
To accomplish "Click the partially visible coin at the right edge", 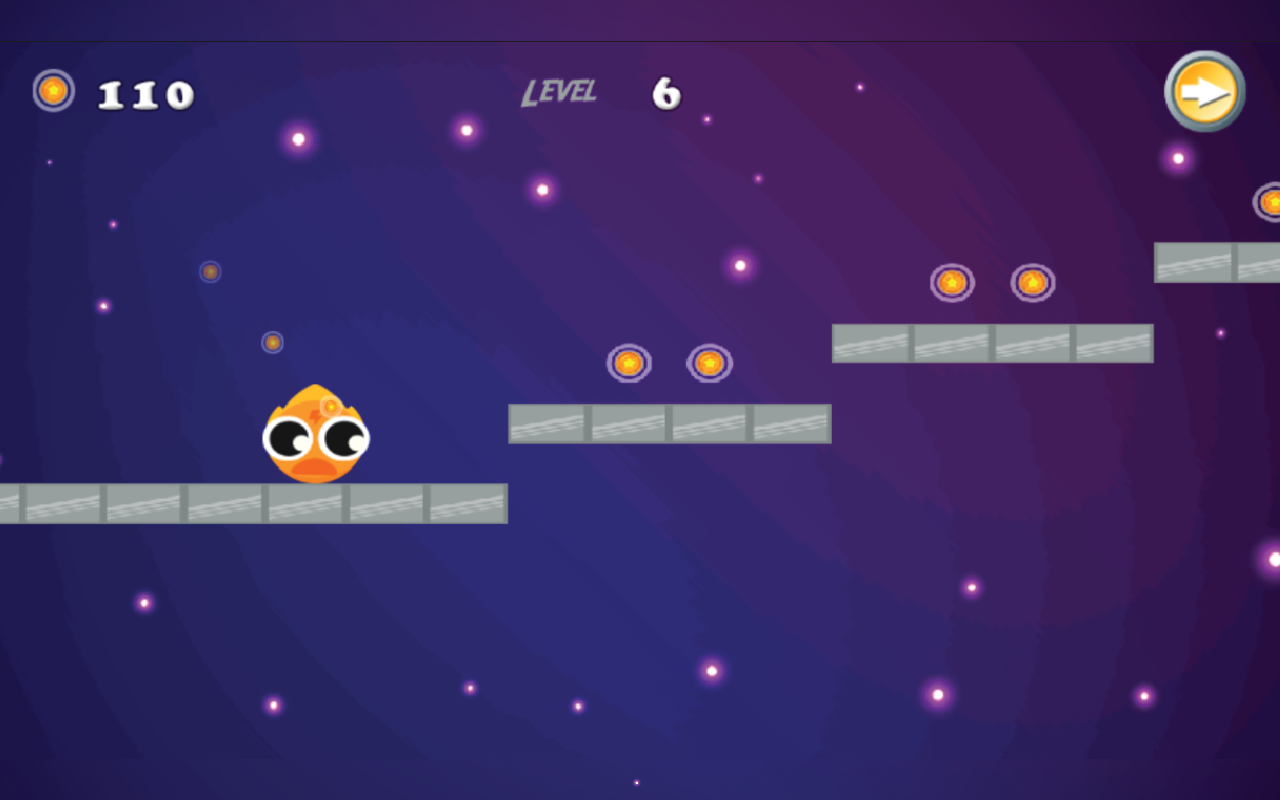I will (1272, 202).
